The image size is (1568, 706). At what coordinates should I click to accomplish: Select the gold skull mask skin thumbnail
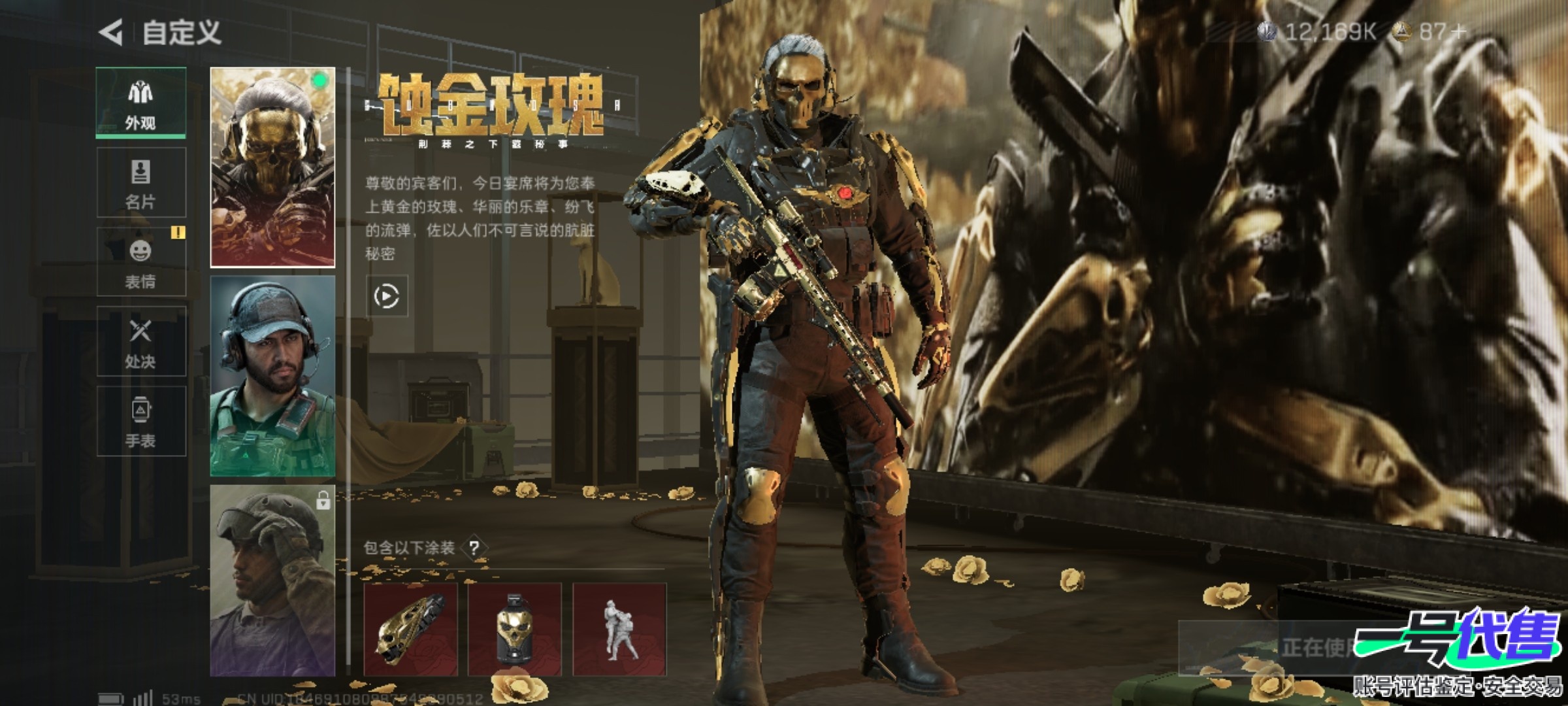coord(272,167)
